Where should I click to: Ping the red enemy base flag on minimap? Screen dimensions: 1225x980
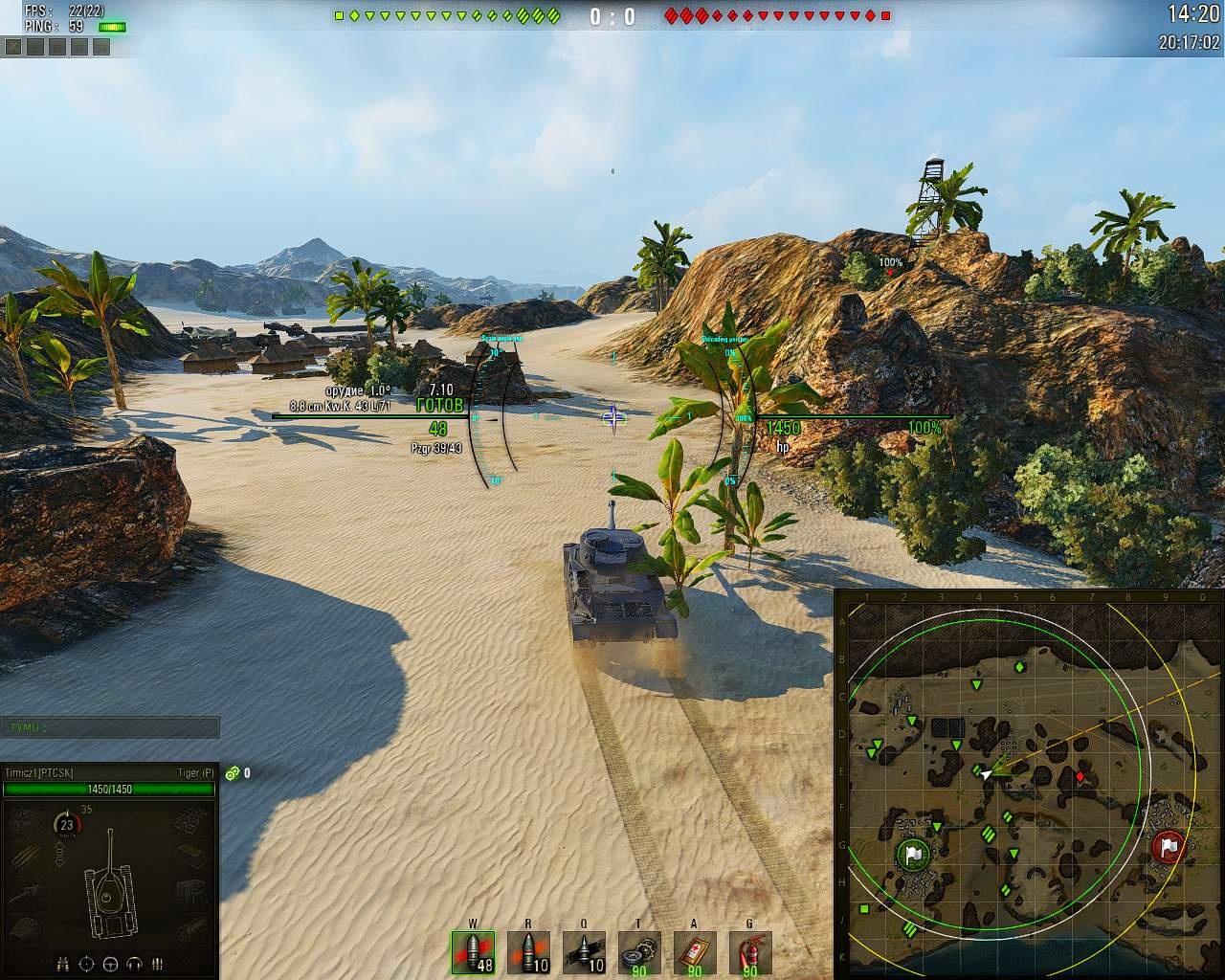[x=1169, y=847]
